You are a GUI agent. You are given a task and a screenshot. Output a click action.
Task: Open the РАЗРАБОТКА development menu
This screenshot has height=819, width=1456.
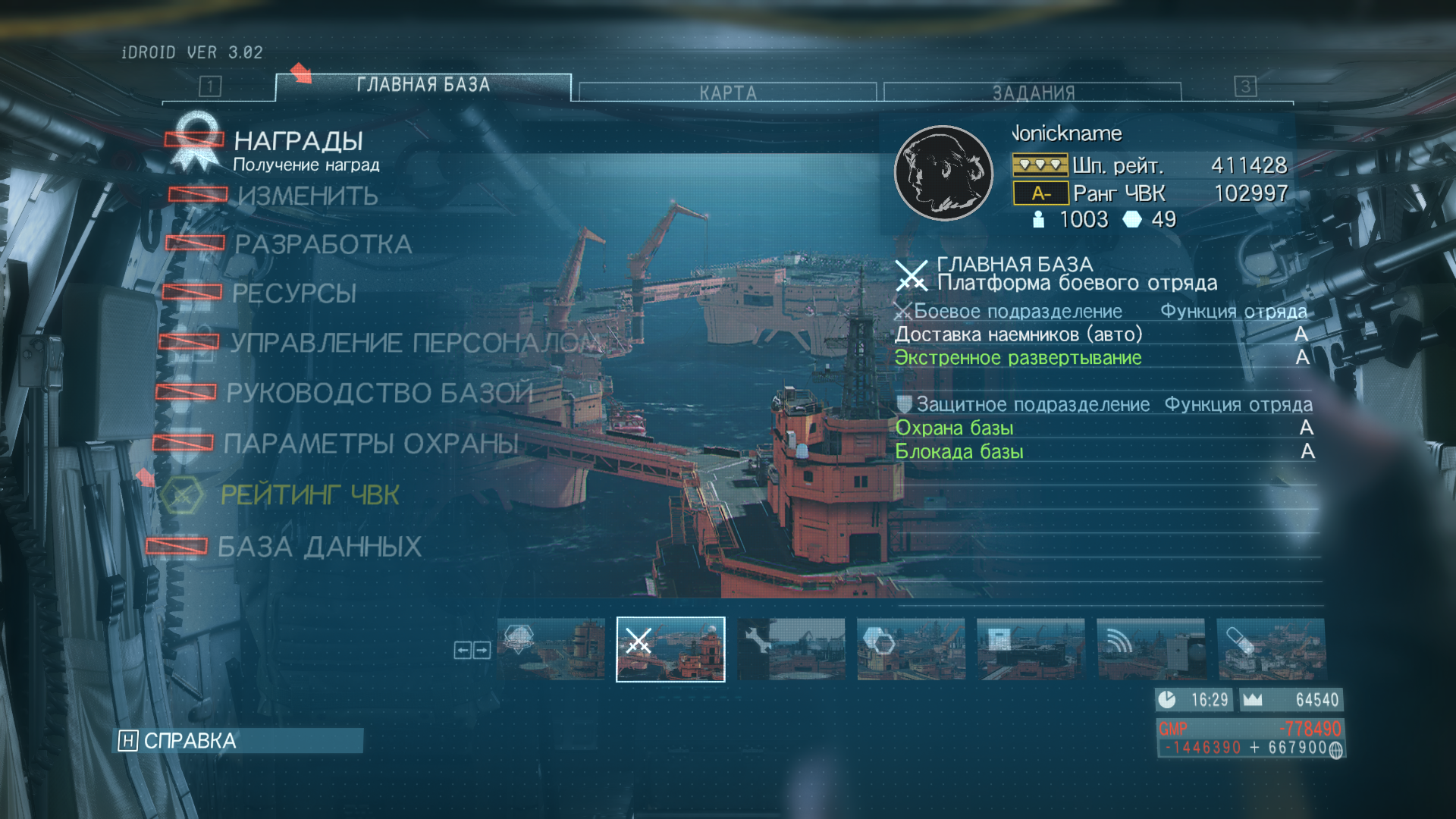[323, 245]
